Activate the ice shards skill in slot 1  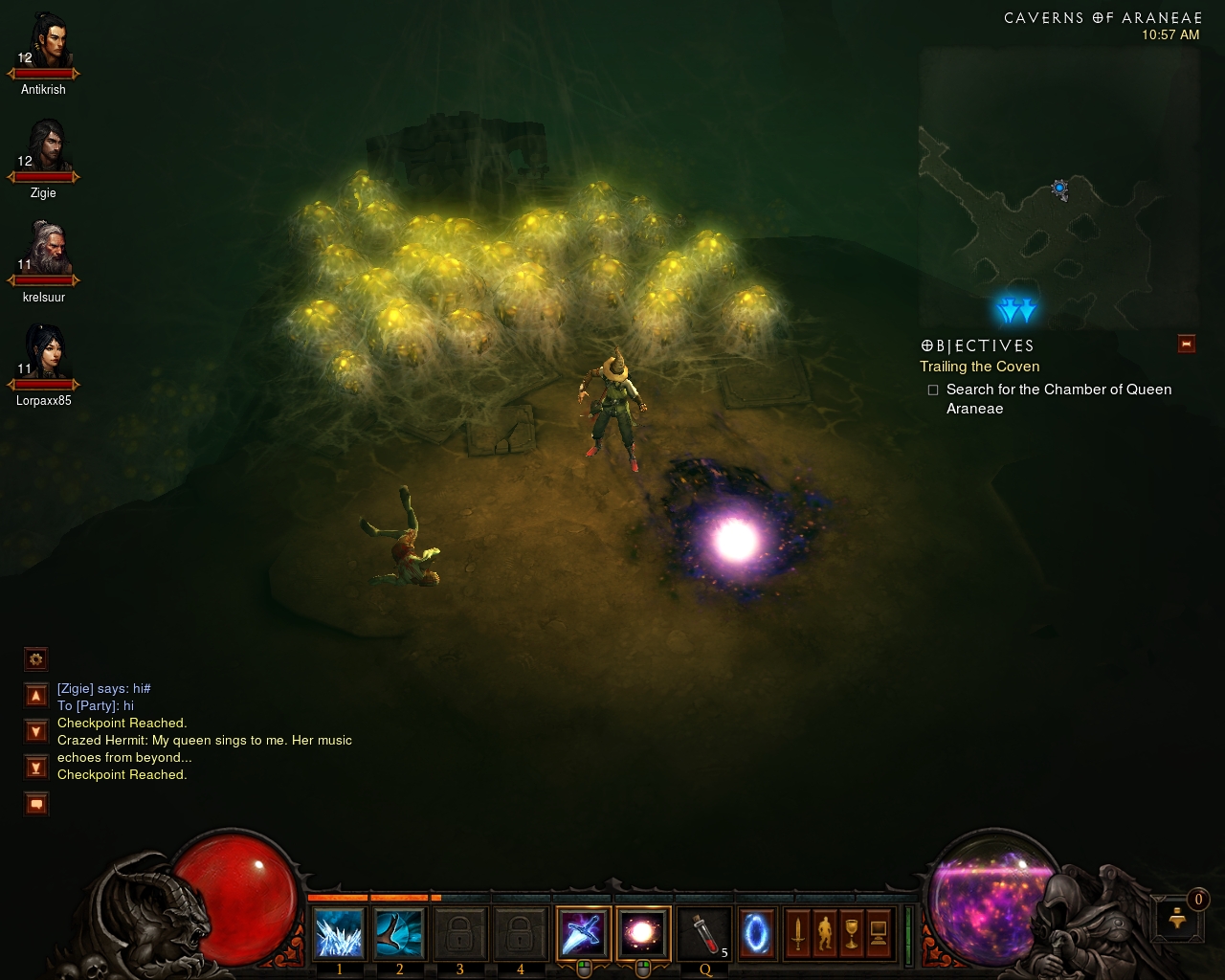tap(339, 933)
